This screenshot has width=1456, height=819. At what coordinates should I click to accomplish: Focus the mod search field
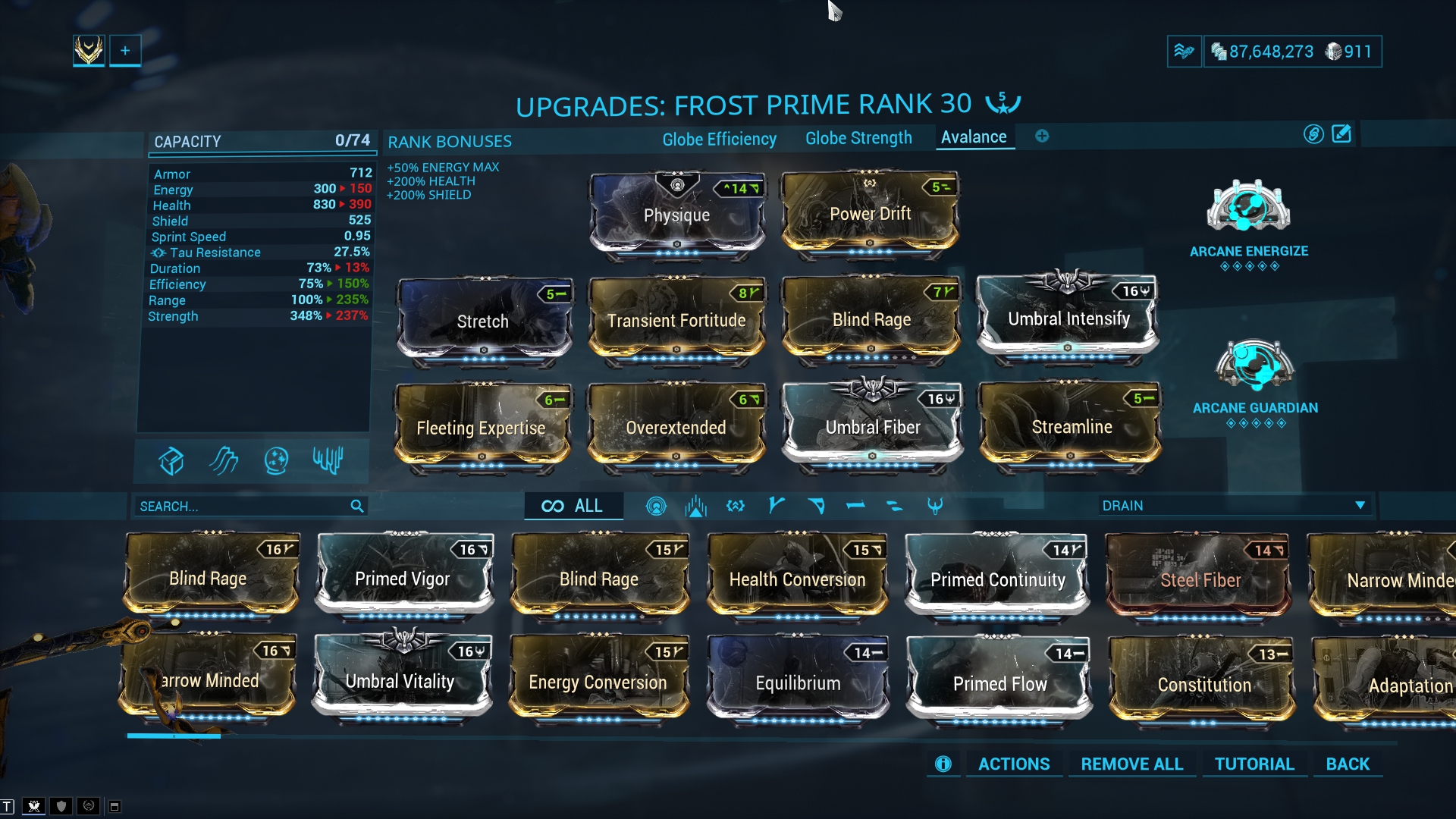point(243,506)
